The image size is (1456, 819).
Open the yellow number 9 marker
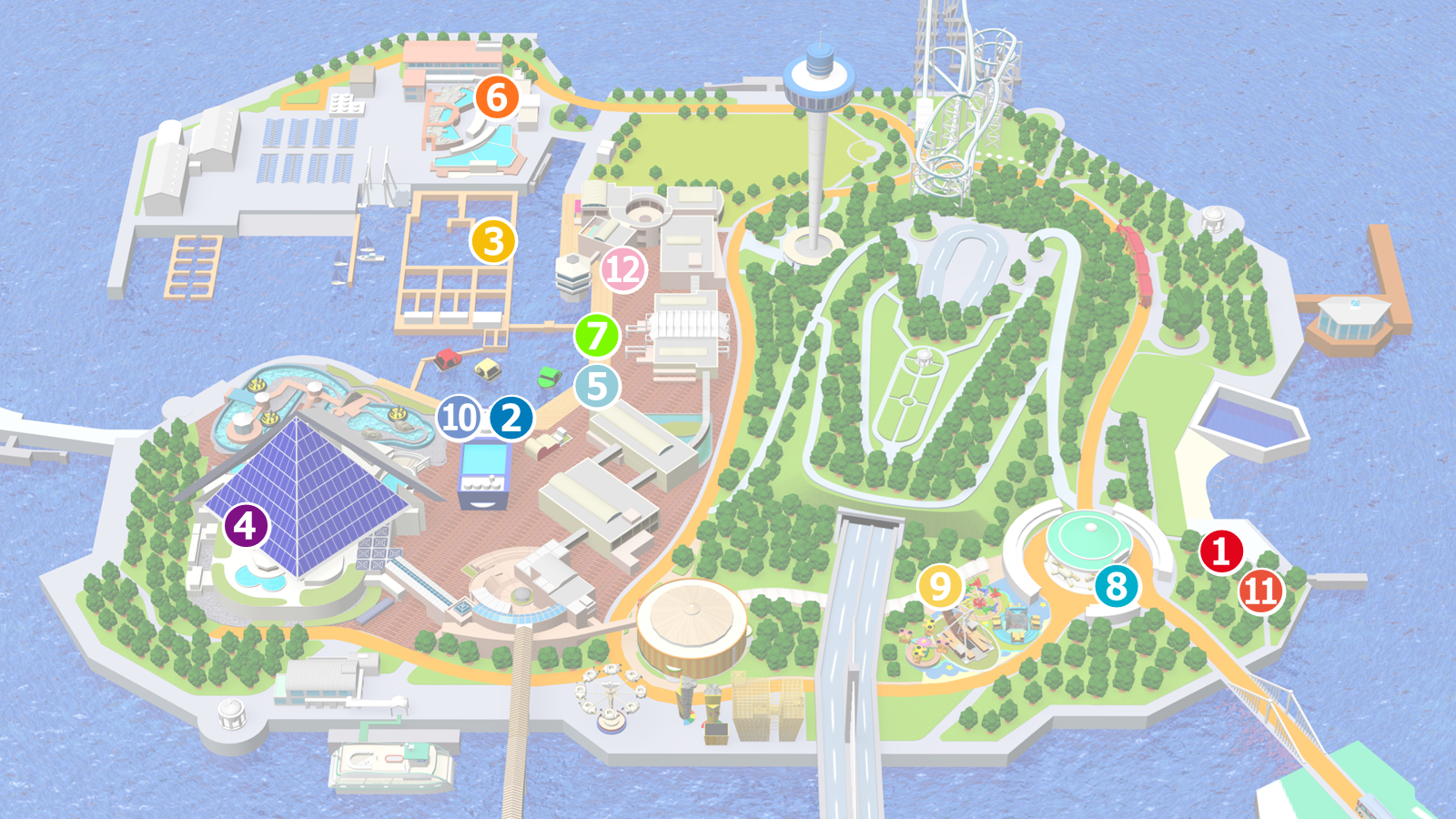(940, 587)
